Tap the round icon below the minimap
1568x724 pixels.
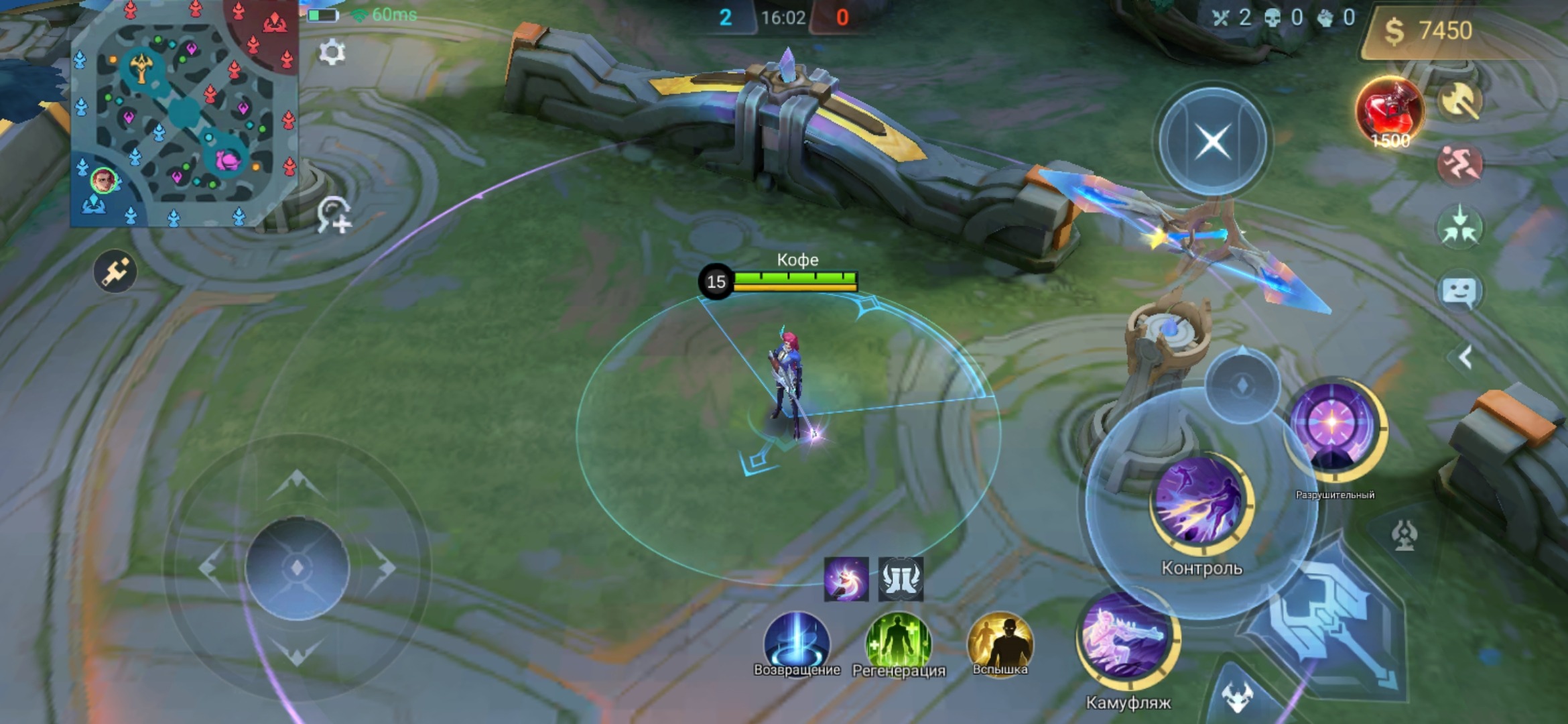pyautogui.click(x=115, y=272)
